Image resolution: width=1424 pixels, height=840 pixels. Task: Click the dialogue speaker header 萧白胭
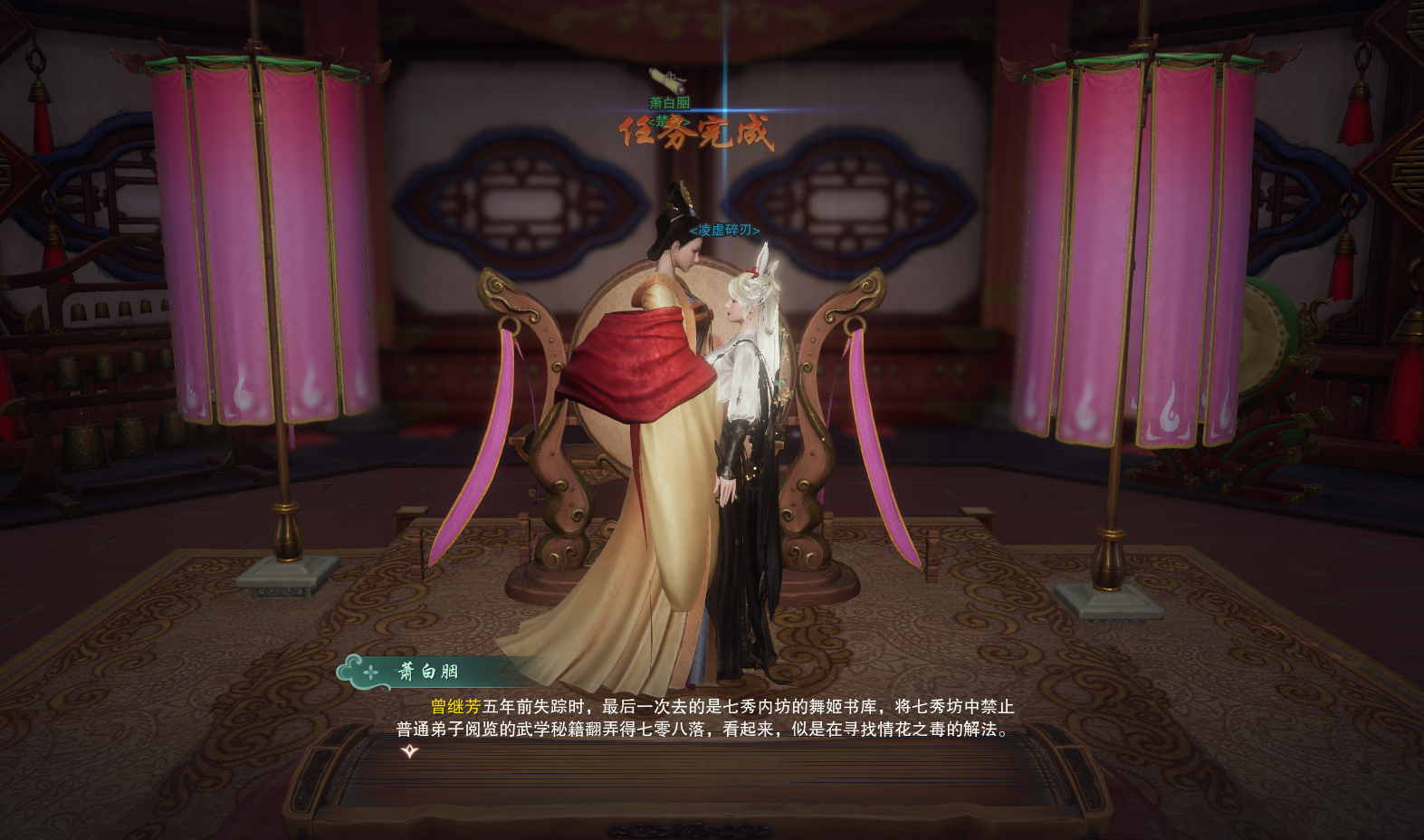(430, 672)
